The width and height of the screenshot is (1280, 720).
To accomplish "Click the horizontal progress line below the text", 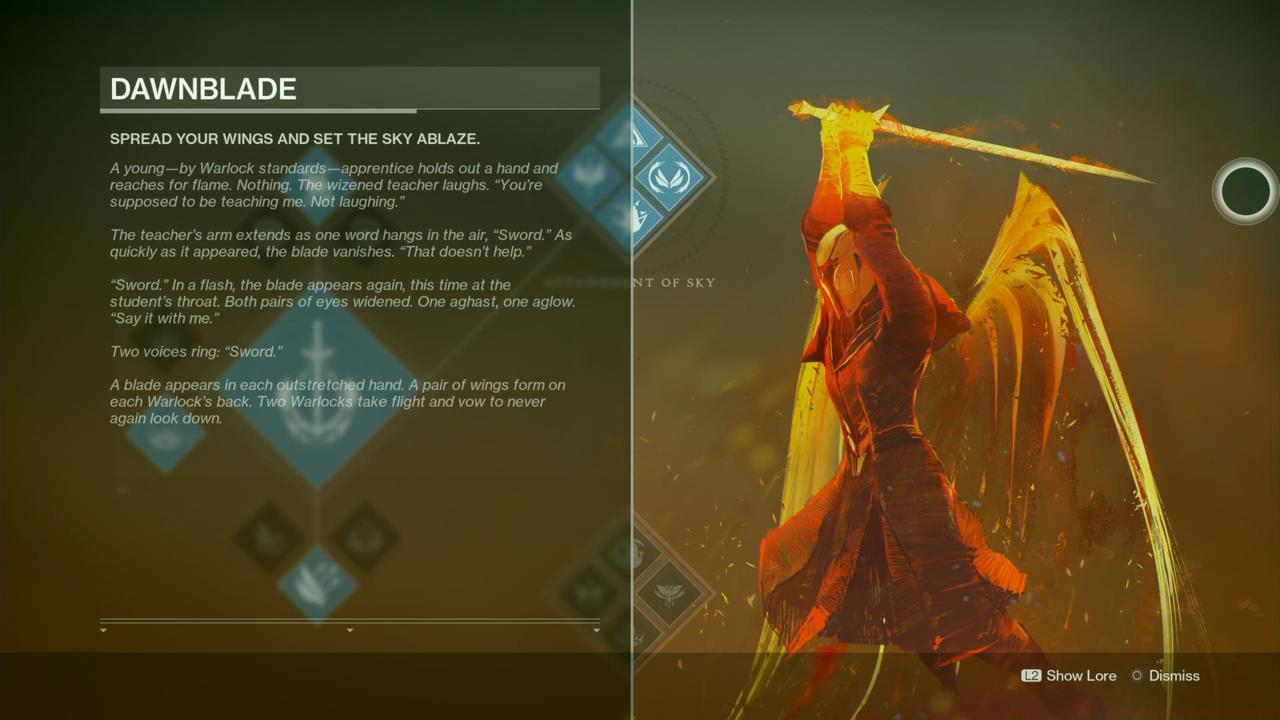I will pos(349,620).
